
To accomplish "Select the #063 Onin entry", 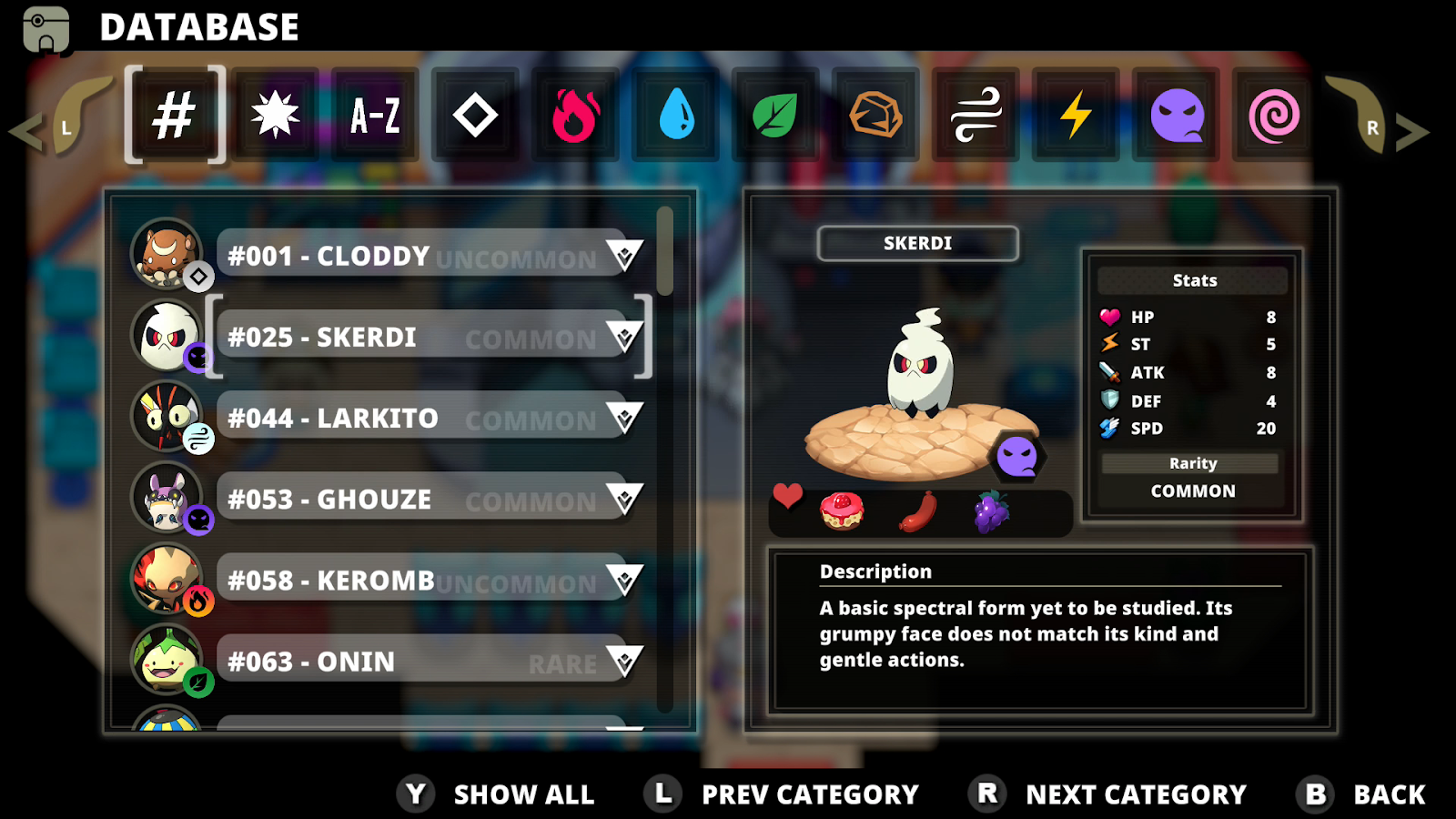I will click(x=409, y=662).
